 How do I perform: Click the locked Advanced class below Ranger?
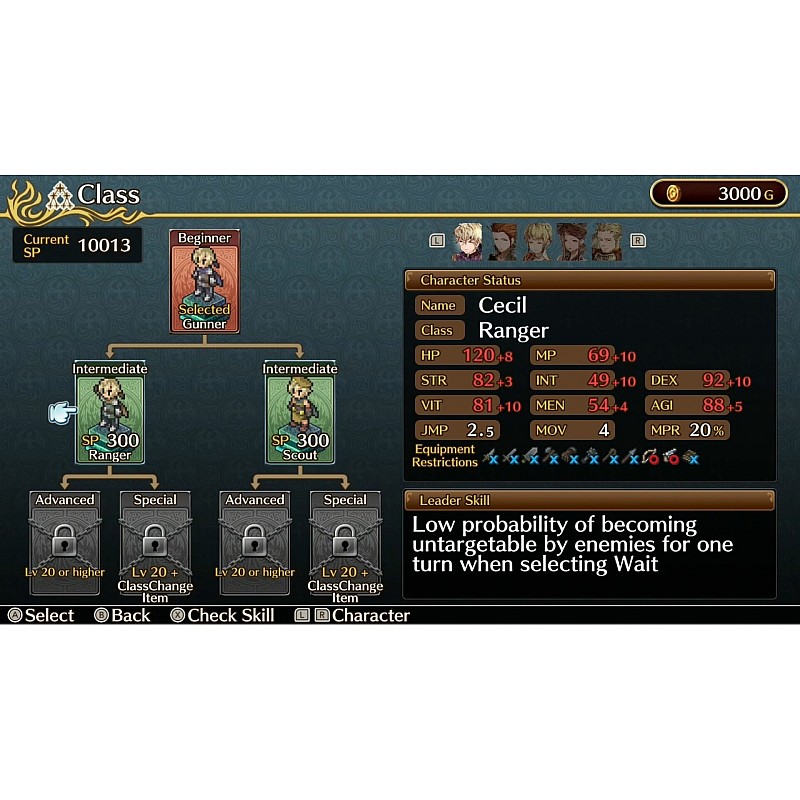point(65,542)
